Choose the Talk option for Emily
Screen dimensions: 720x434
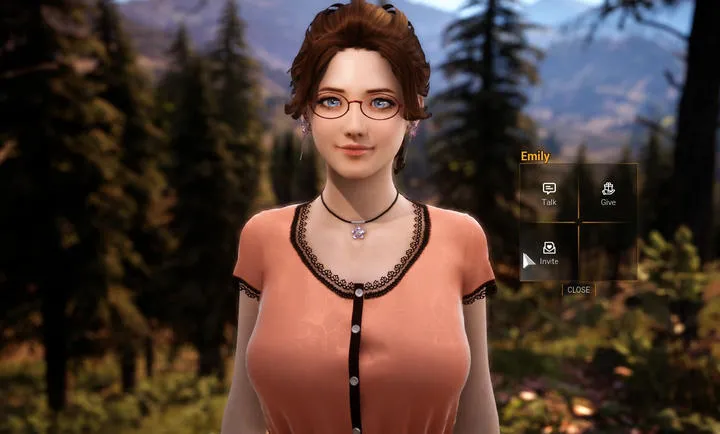click(549, 193)
